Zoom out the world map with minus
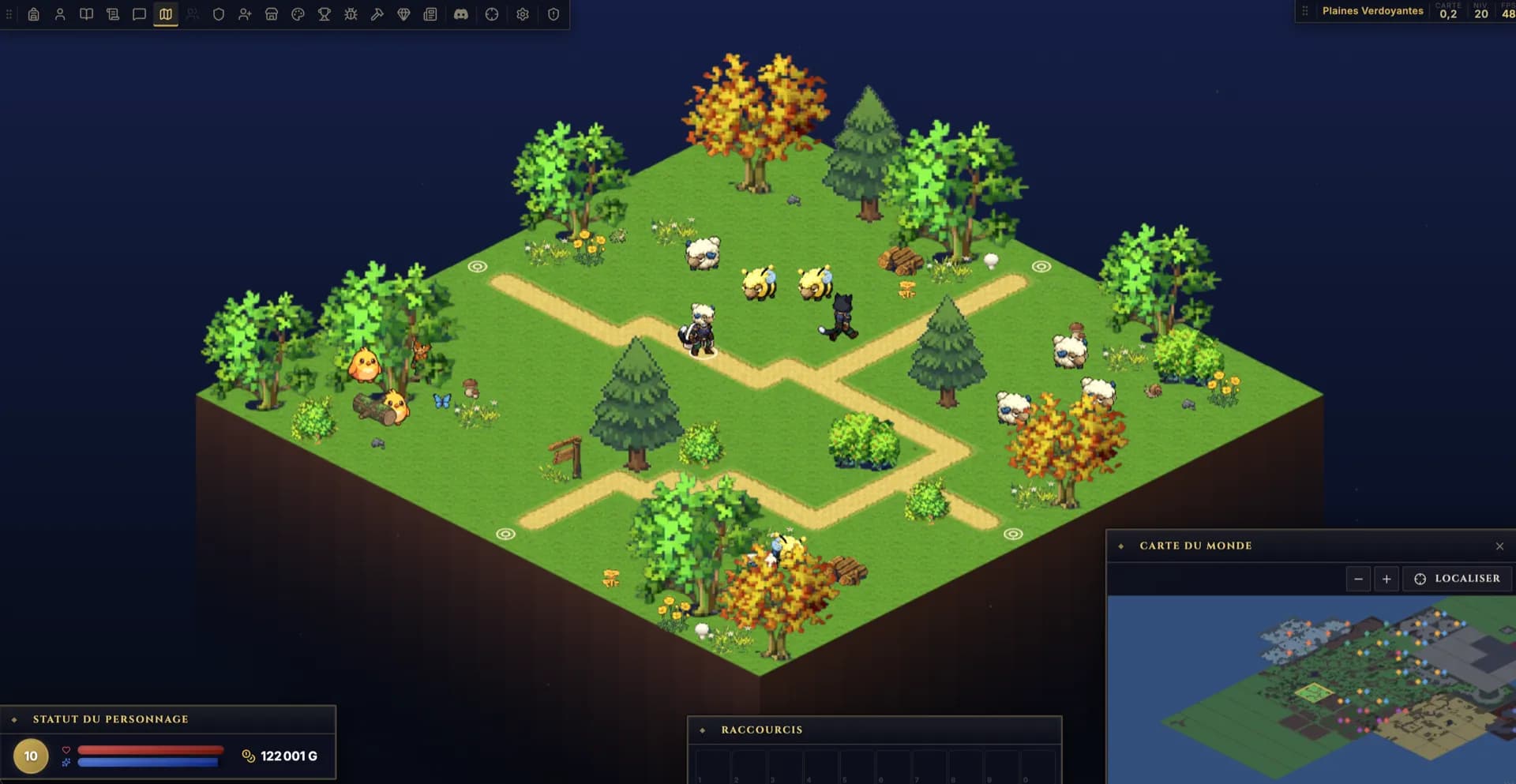 tap(1358, 579)
